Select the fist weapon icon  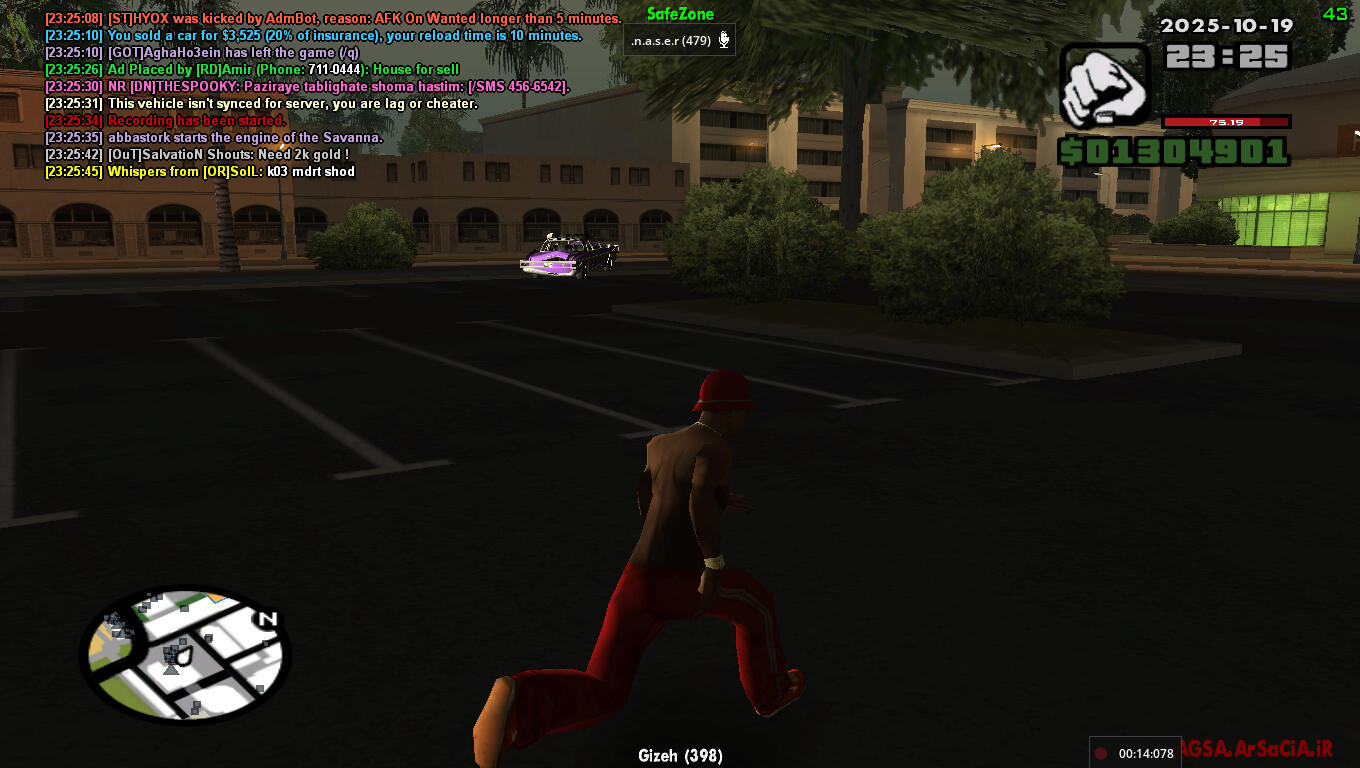click(1104, 86)
